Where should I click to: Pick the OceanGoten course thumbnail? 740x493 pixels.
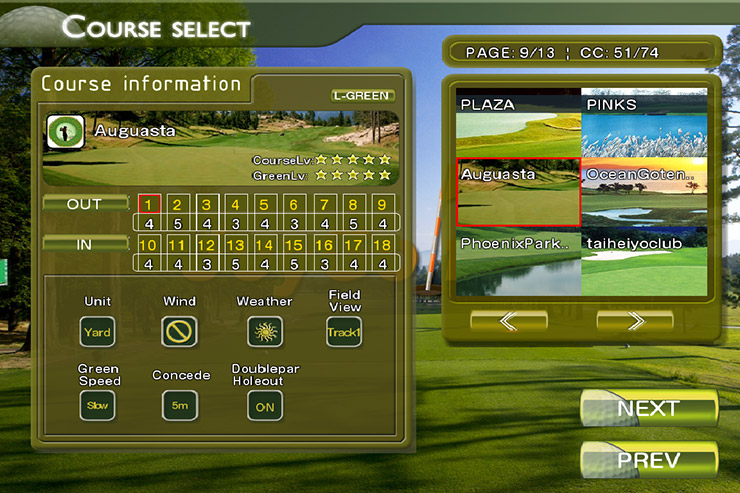click(x=644, y=192)
